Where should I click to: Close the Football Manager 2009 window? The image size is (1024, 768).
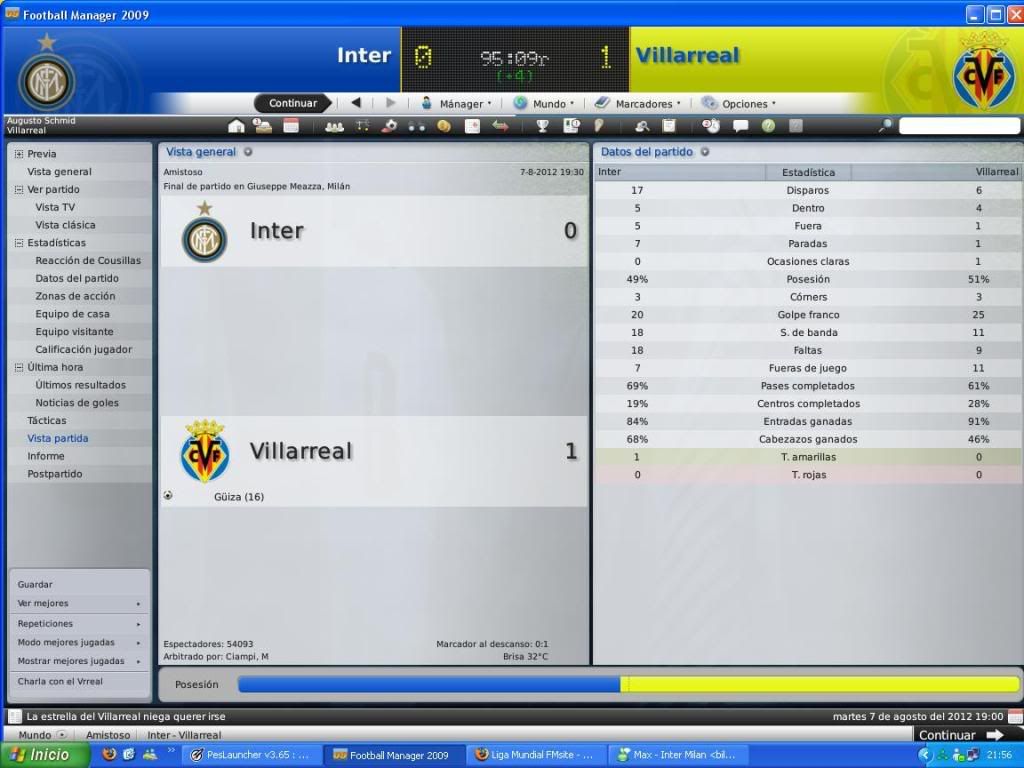click(1013, 14)
